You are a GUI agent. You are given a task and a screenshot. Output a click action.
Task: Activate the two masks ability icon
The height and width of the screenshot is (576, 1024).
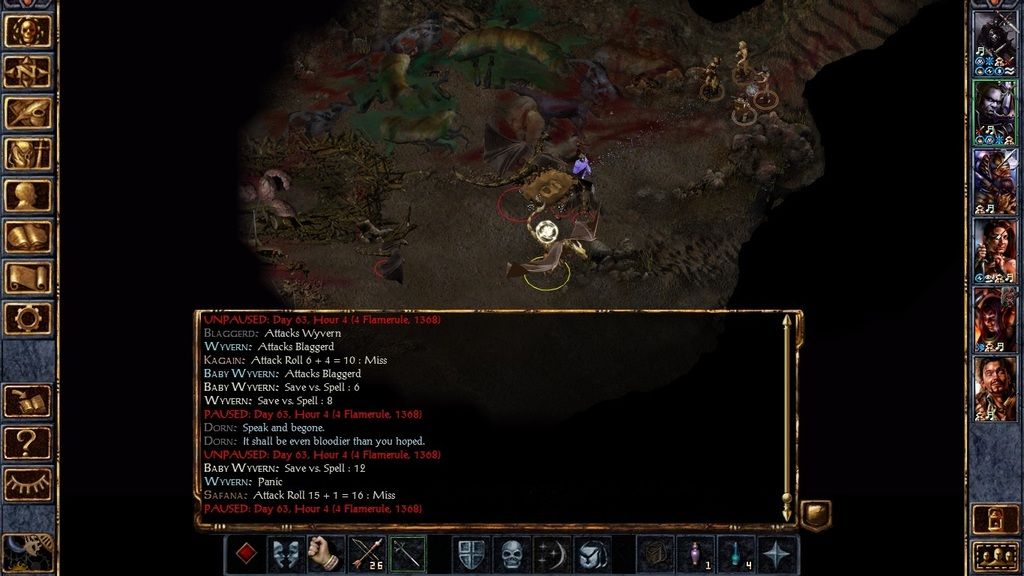[285, 554]
